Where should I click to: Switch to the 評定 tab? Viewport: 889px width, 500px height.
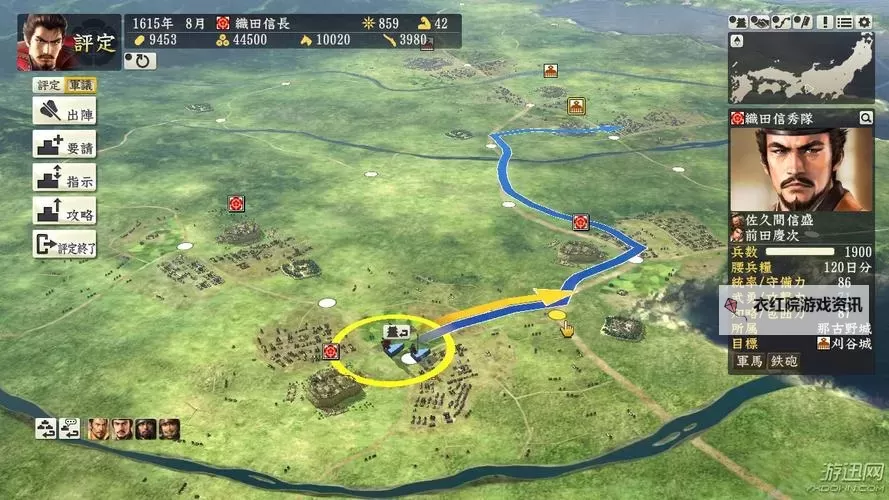click(x=47, y=86)
